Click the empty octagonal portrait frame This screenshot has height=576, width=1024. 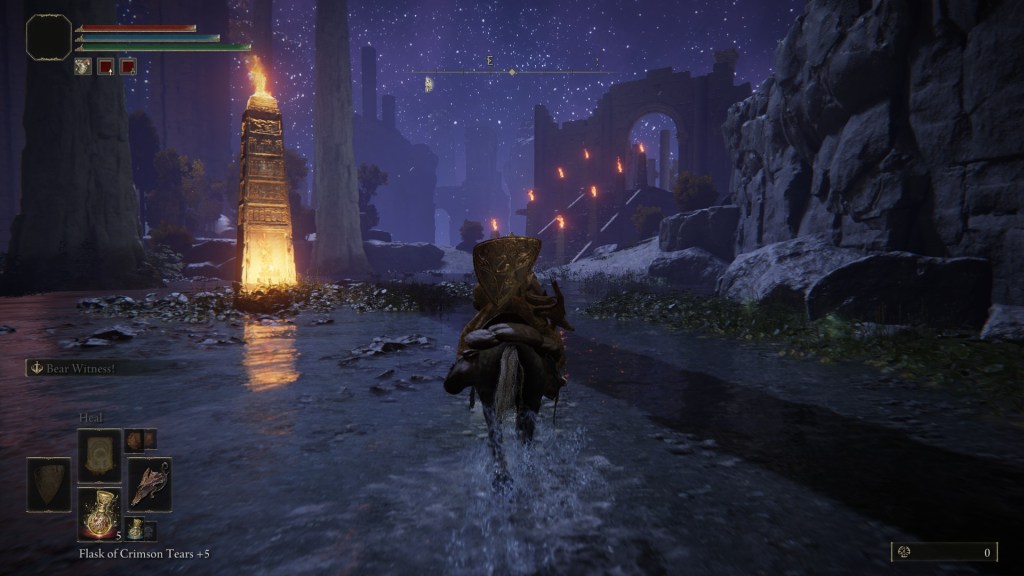click(49, 37)
